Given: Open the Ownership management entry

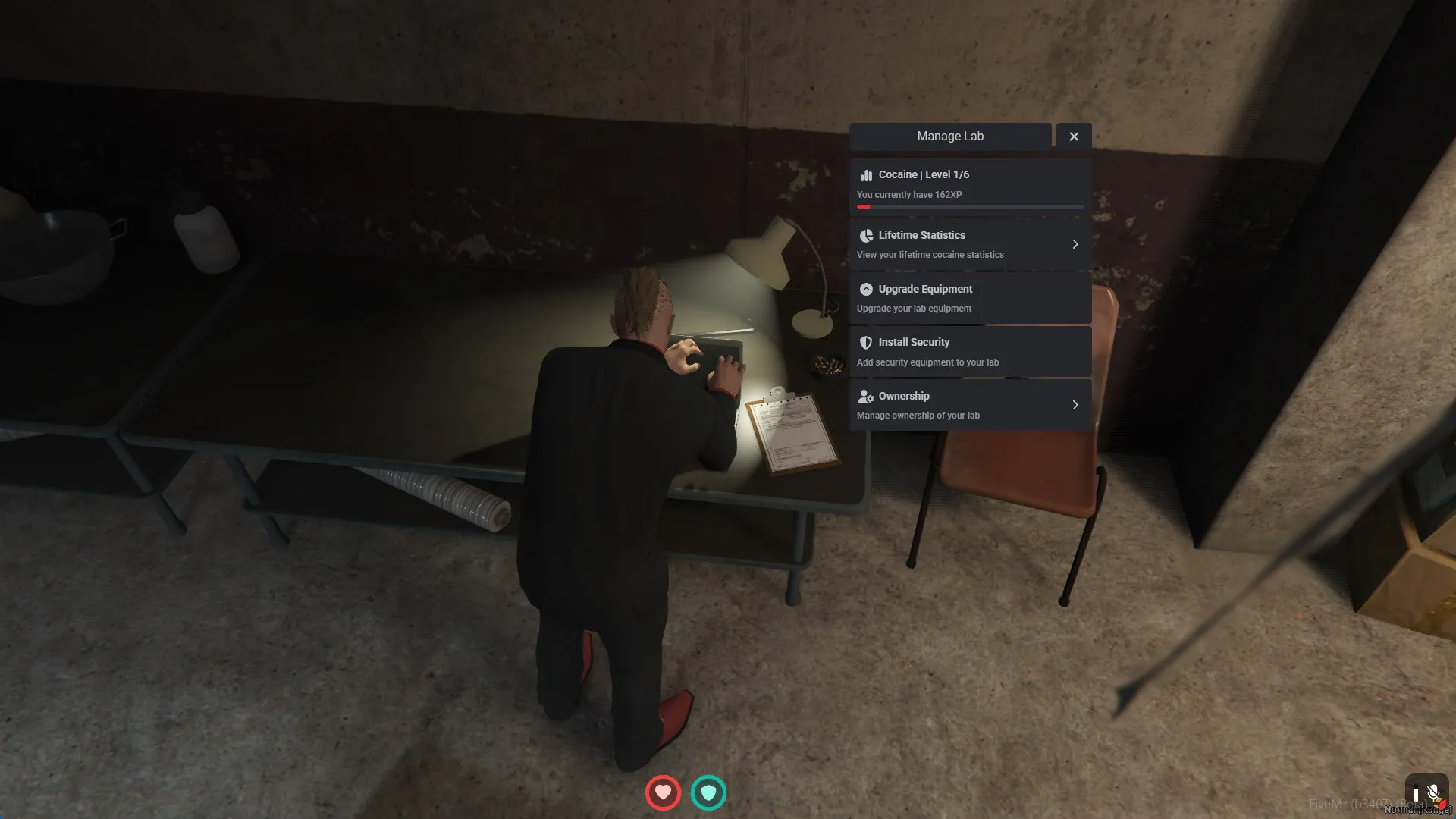Looking at the screenshot, I should tap(969, 405).
